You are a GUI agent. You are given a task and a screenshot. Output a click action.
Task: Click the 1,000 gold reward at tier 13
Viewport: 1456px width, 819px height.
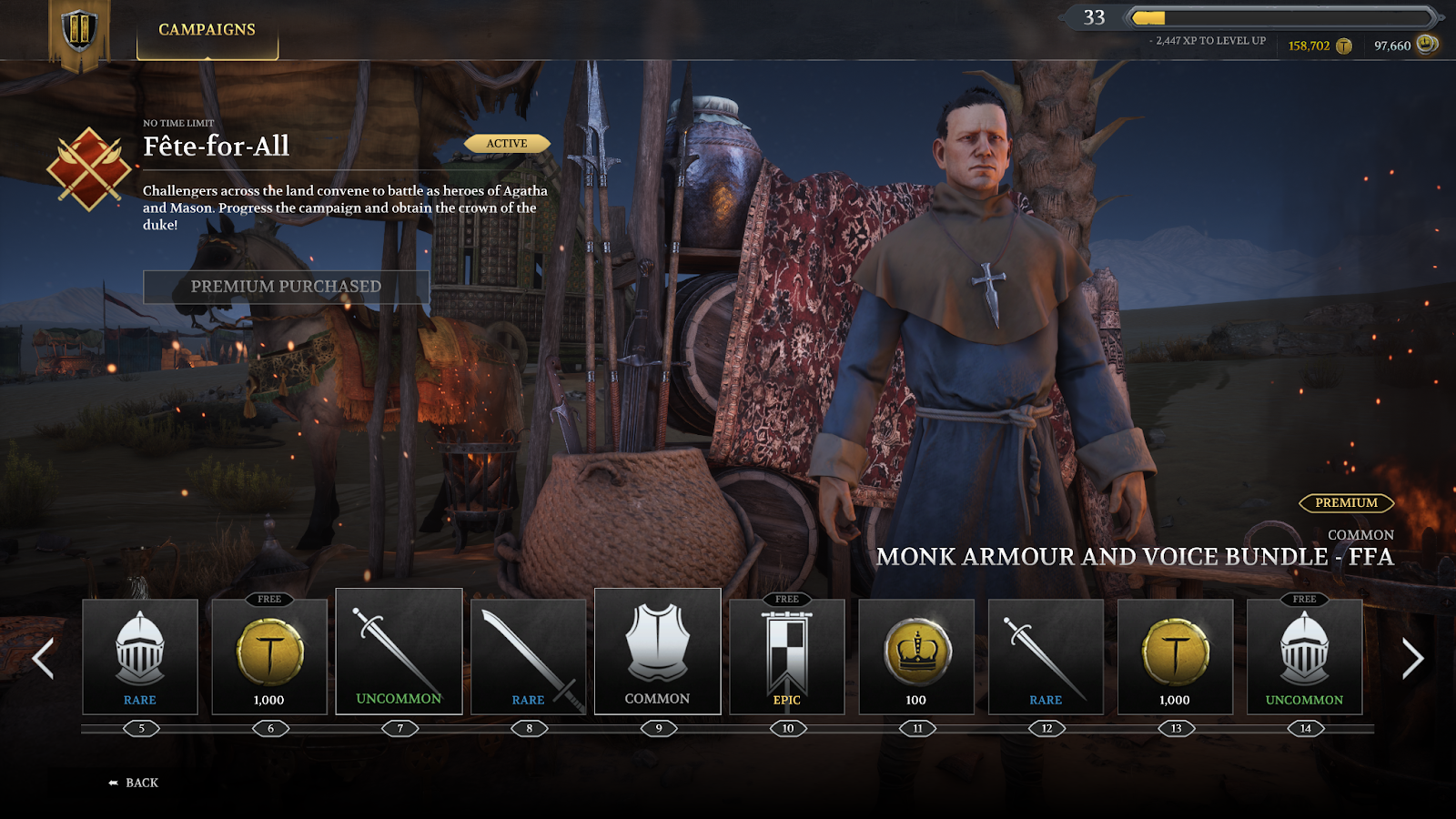1175,653
